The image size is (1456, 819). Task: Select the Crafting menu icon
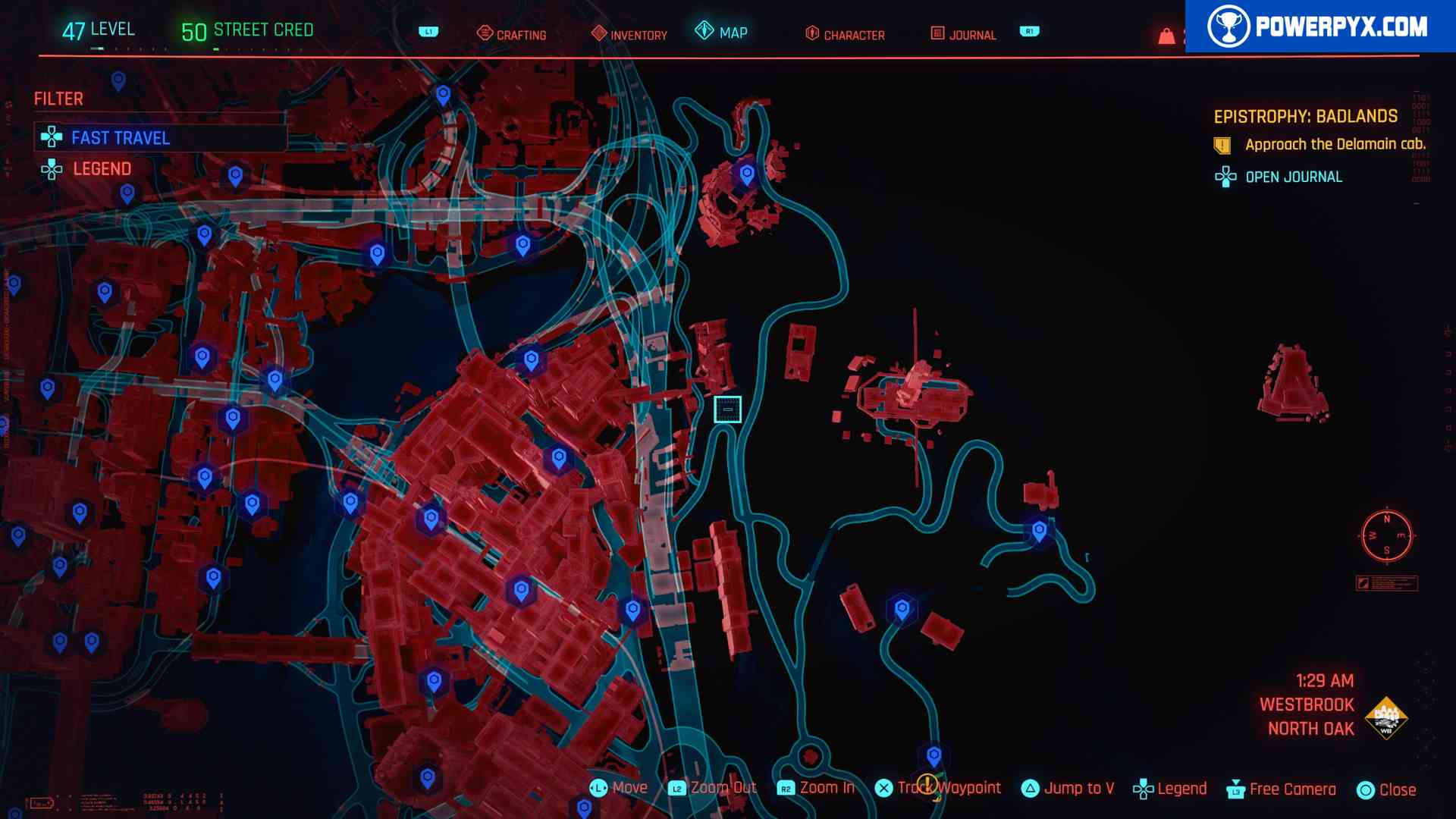pos(485,34)
